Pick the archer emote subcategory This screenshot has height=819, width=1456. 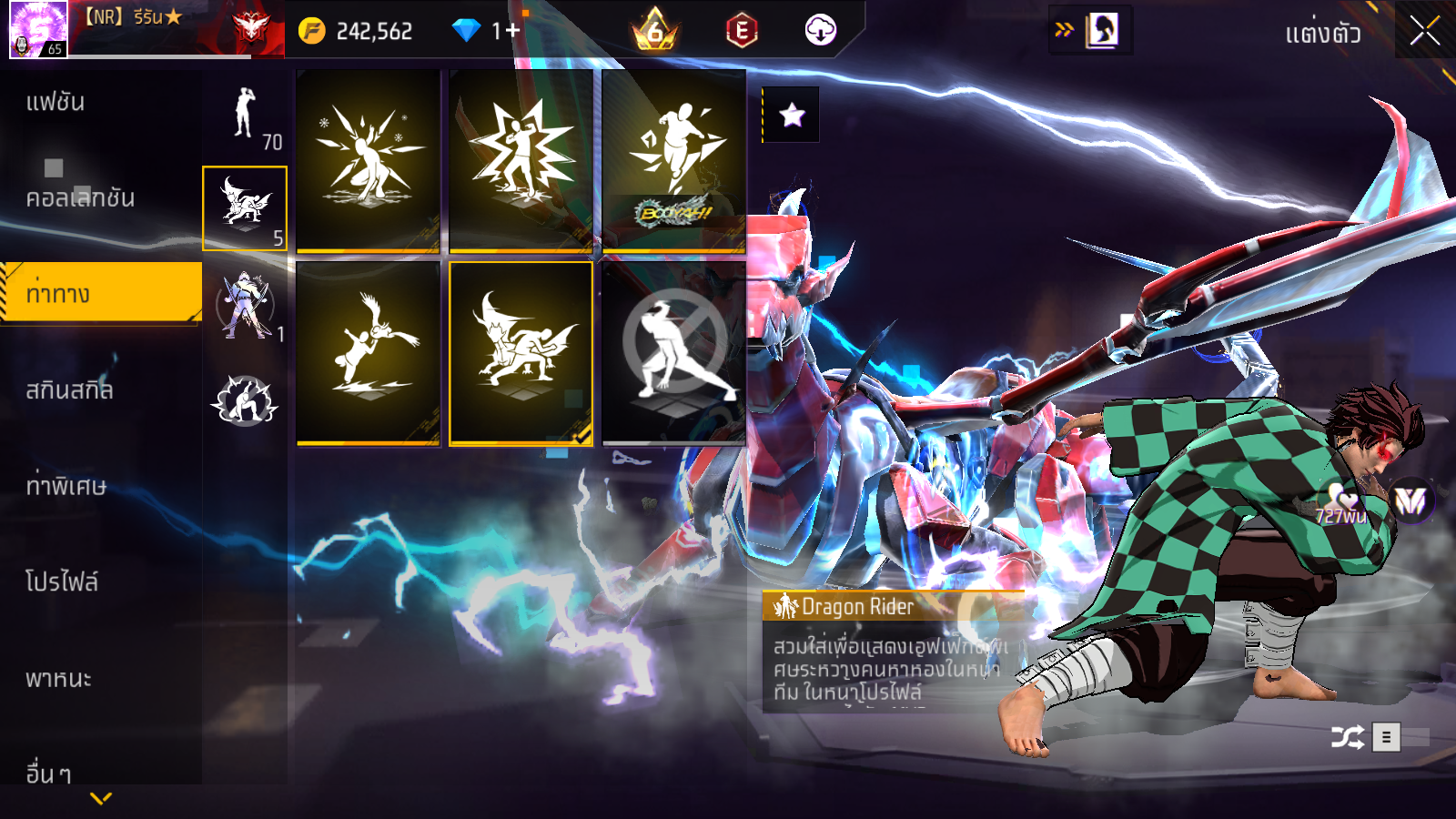tap(245, 304)
